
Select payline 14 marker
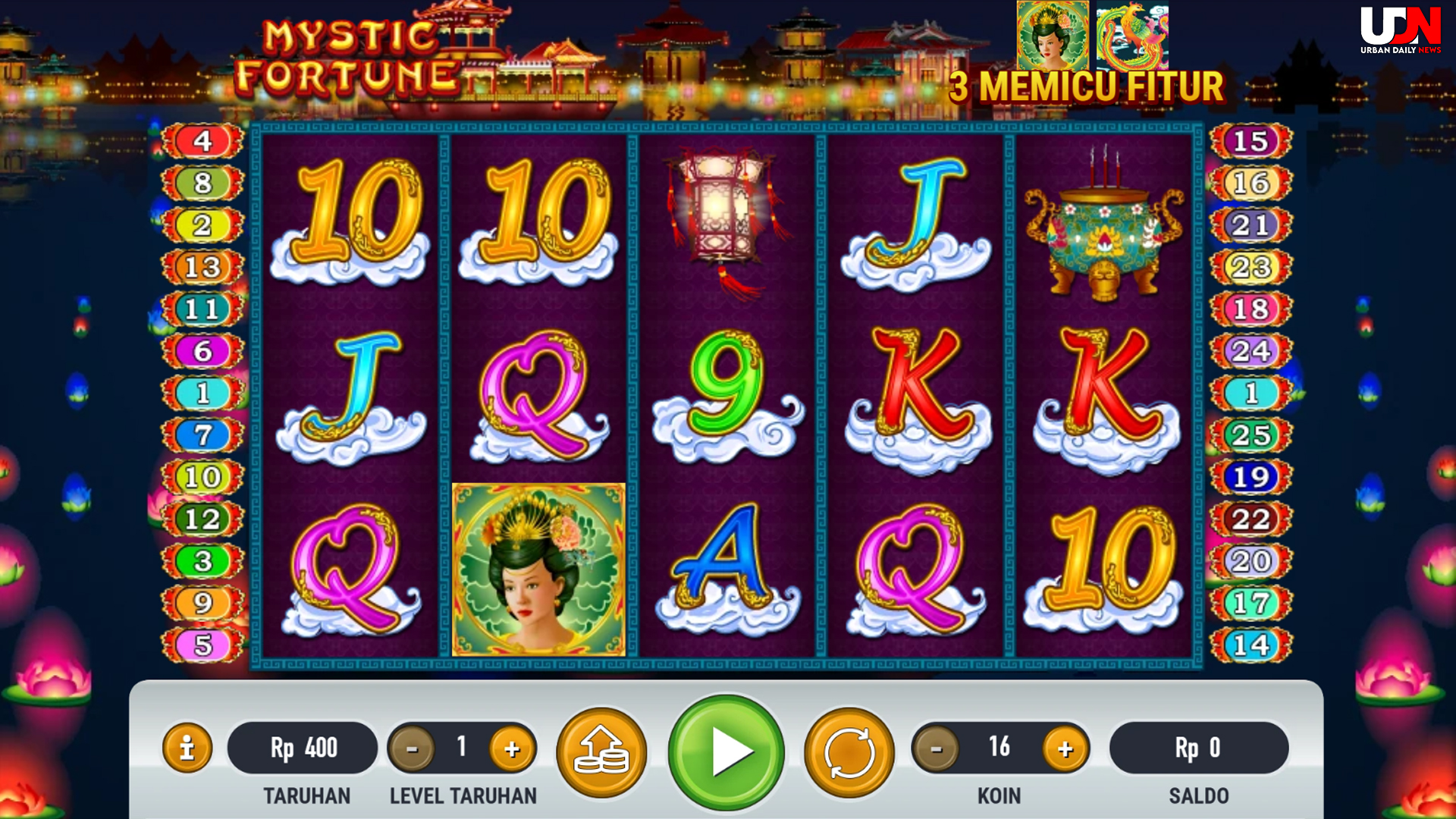pyautogui.click(x=1250, y=645)
